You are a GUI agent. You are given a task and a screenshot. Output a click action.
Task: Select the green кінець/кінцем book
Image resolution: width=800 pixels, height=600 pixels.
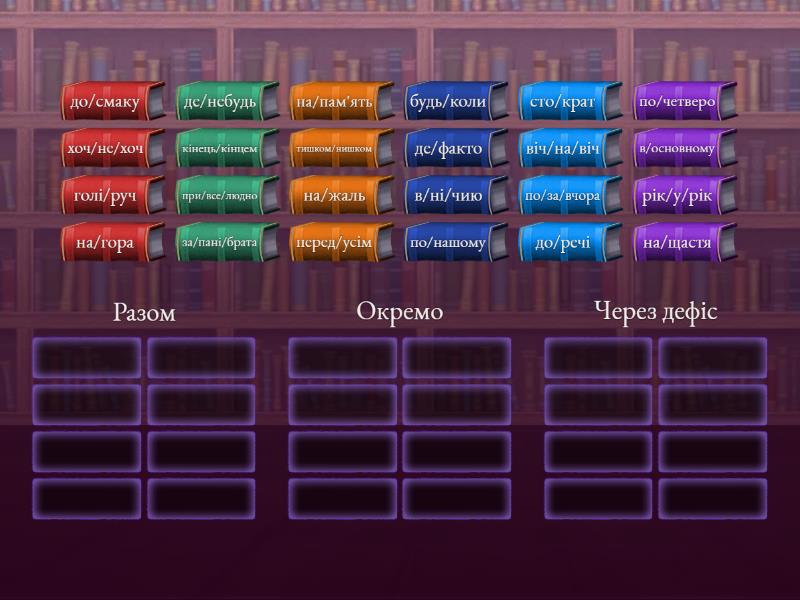pos(219,149)
